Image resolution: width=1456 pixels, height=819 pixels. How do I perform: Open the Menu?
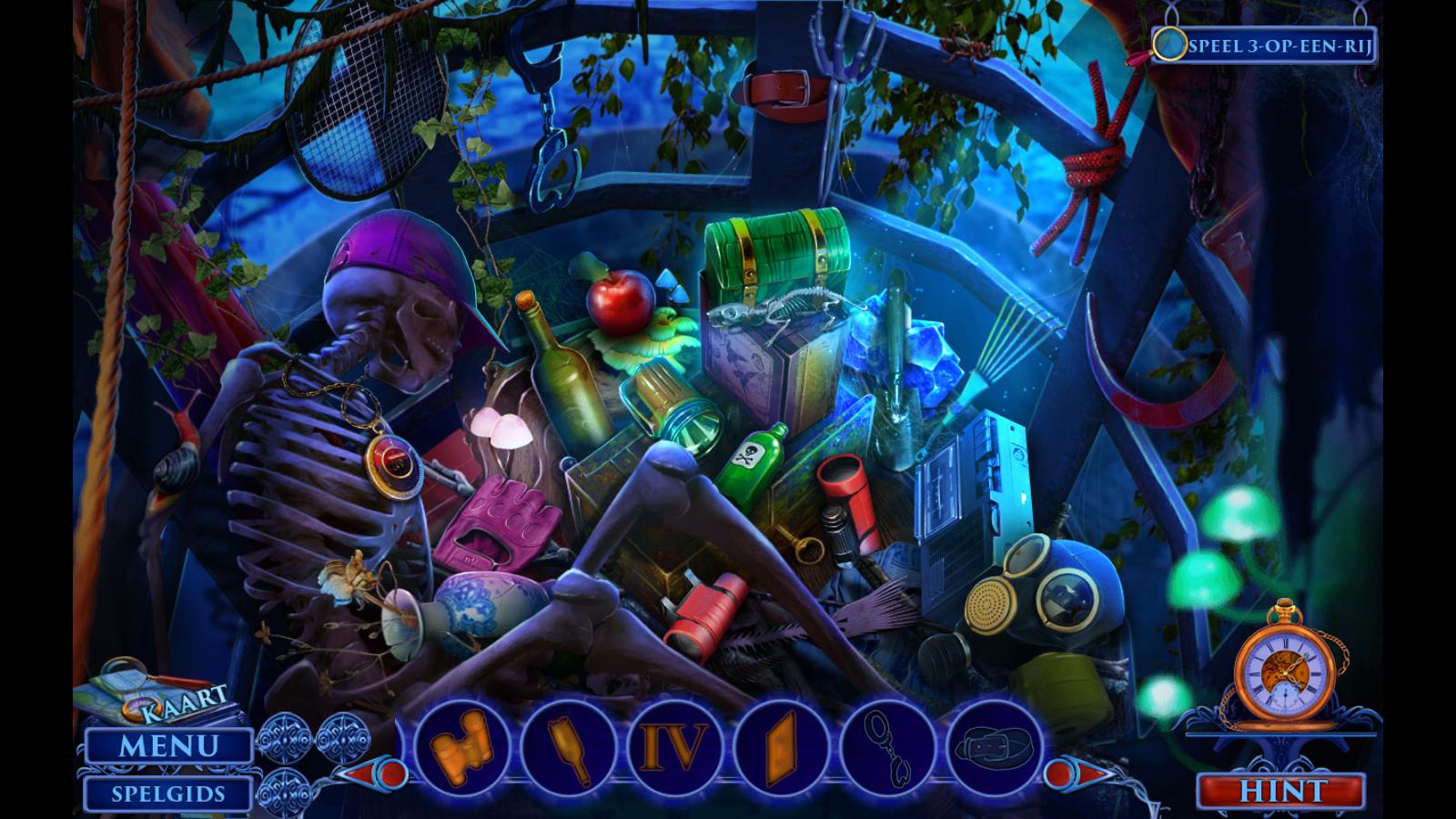coord(168,746)
